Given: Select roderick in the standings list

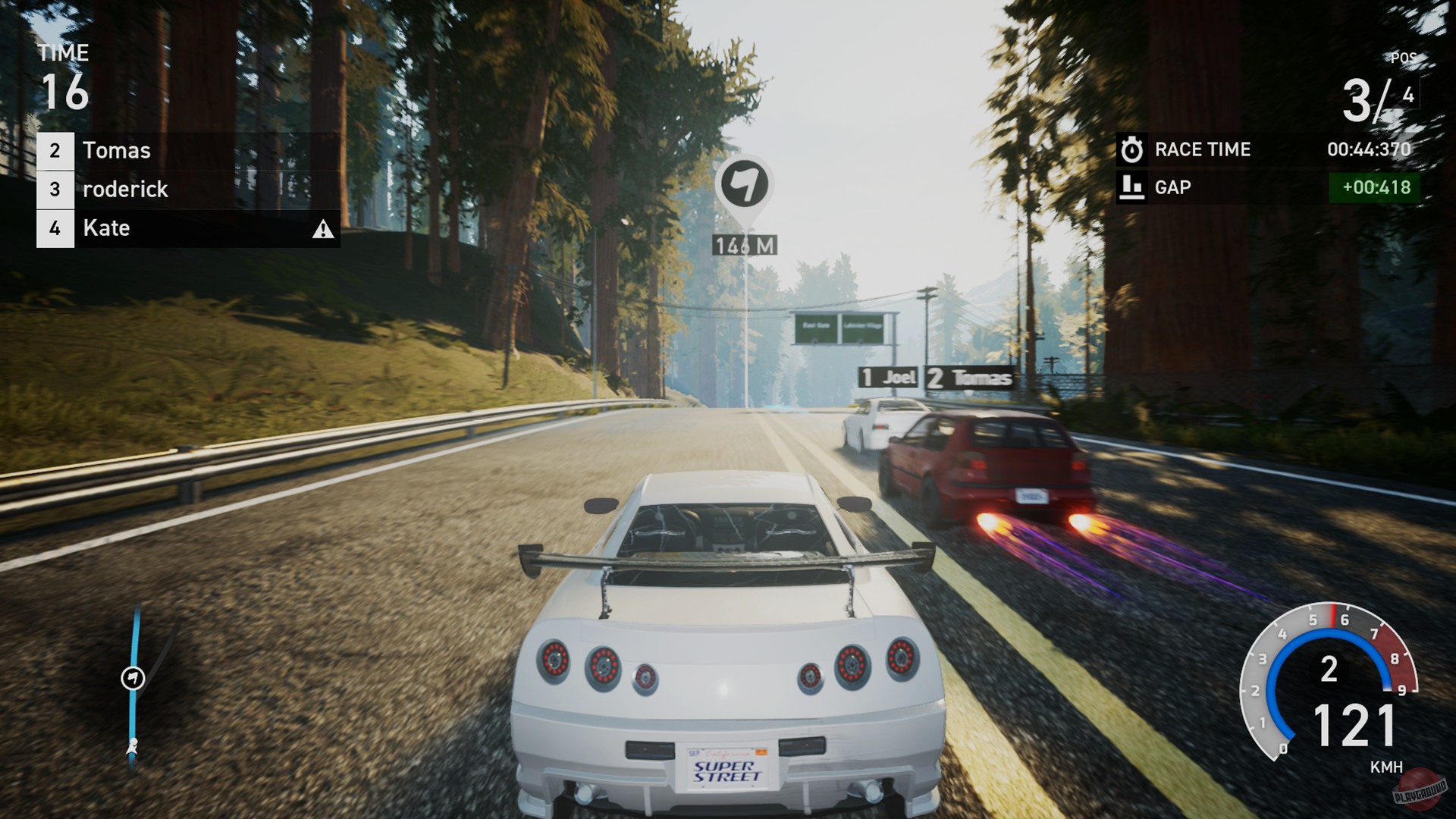Looking at the screenshot, I should tap(125, 189).
